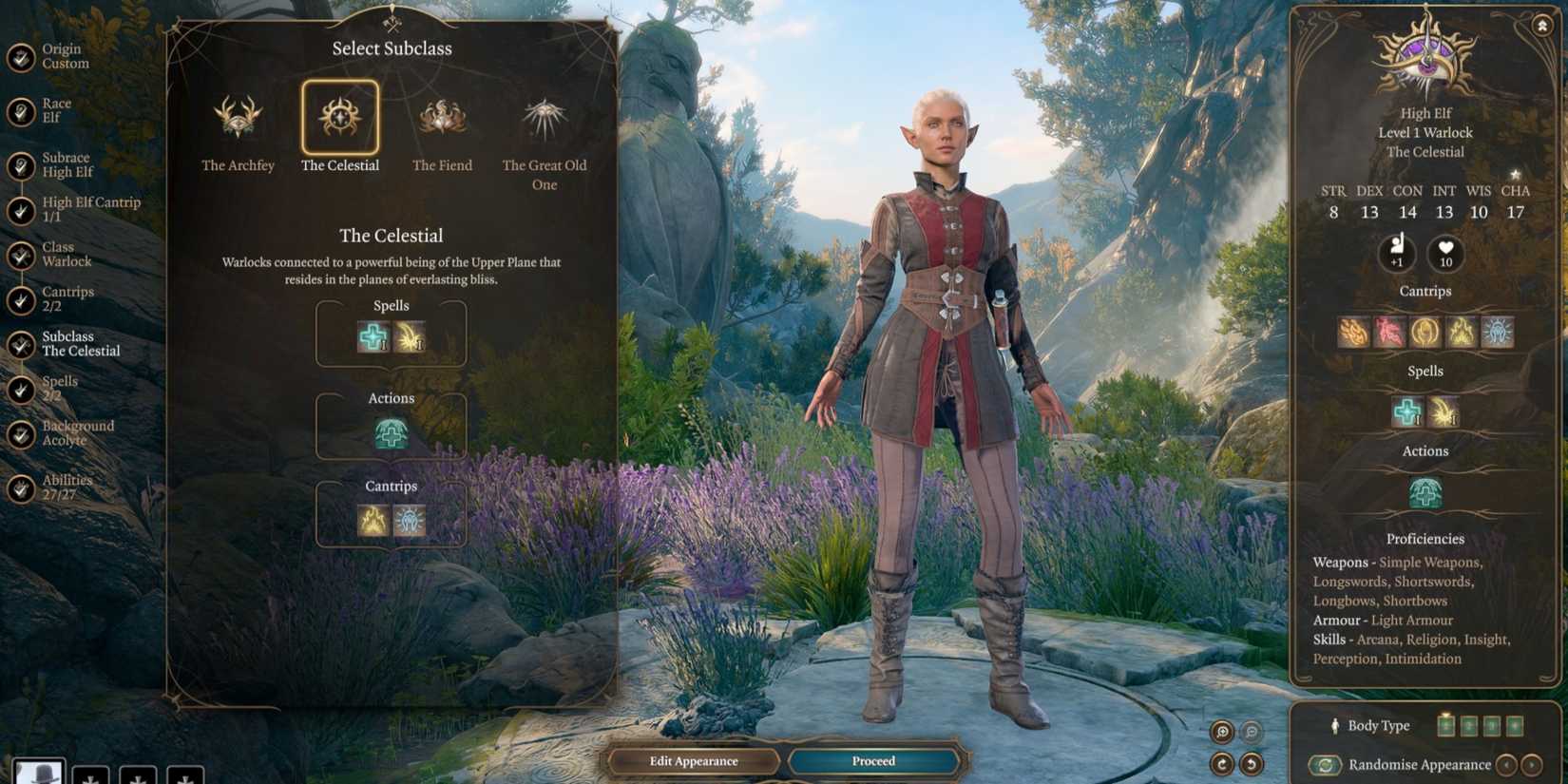
Task: Open Edit Appearance
Action: click(x=695, y=760)
